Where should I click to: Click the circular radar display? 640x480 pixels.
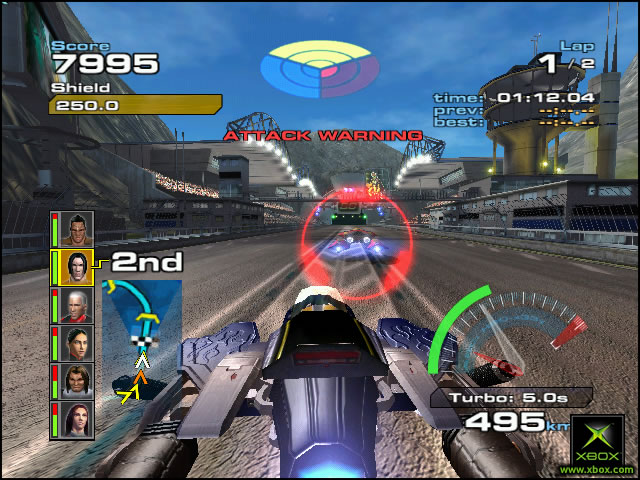[x=319, y=67]
